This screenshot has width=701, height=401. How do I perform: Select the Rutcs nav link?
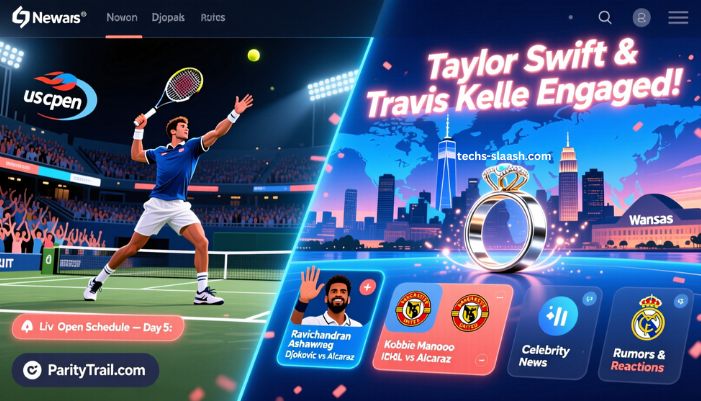click(212, 18)
